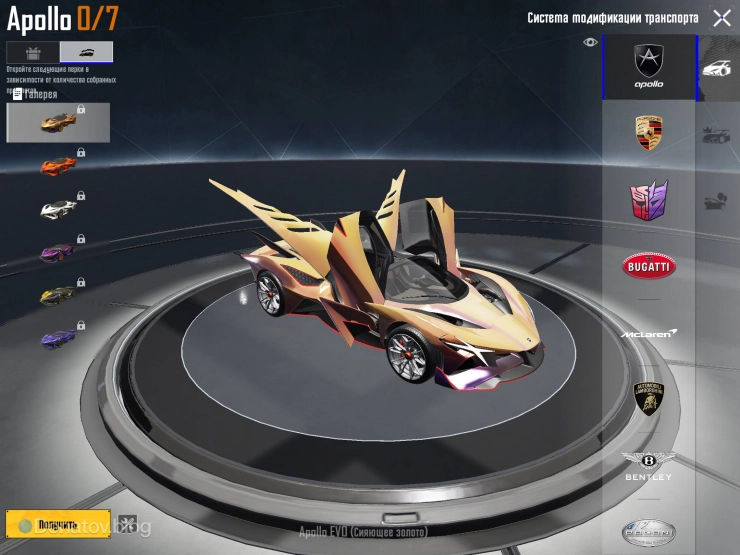The image size is (740, 555).
Task: Close the vehicle modification screen
Action: [721, 18]
